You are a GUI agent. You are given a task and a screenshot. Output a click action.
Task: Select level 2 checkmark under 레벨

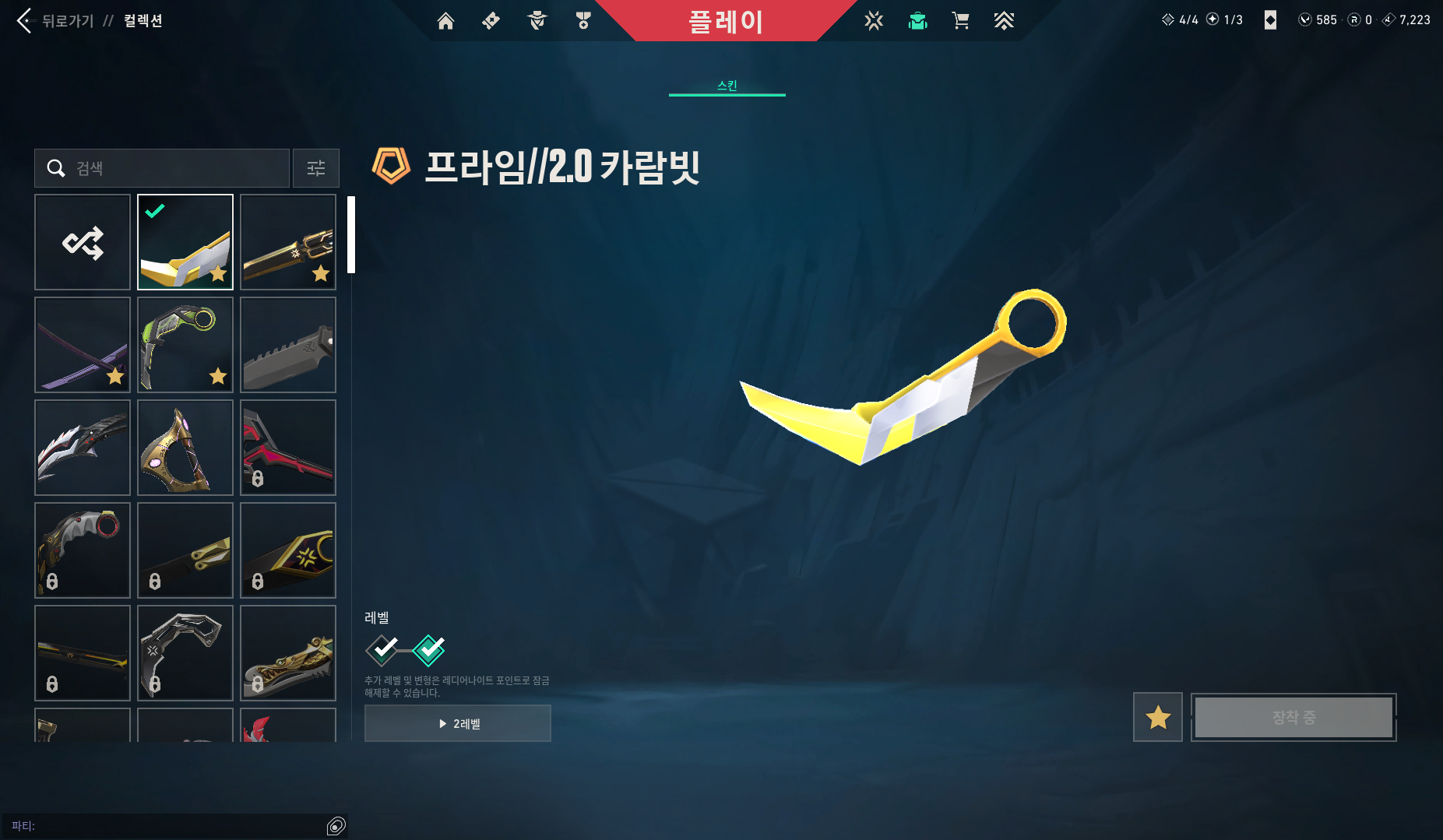tap(429, 650)
